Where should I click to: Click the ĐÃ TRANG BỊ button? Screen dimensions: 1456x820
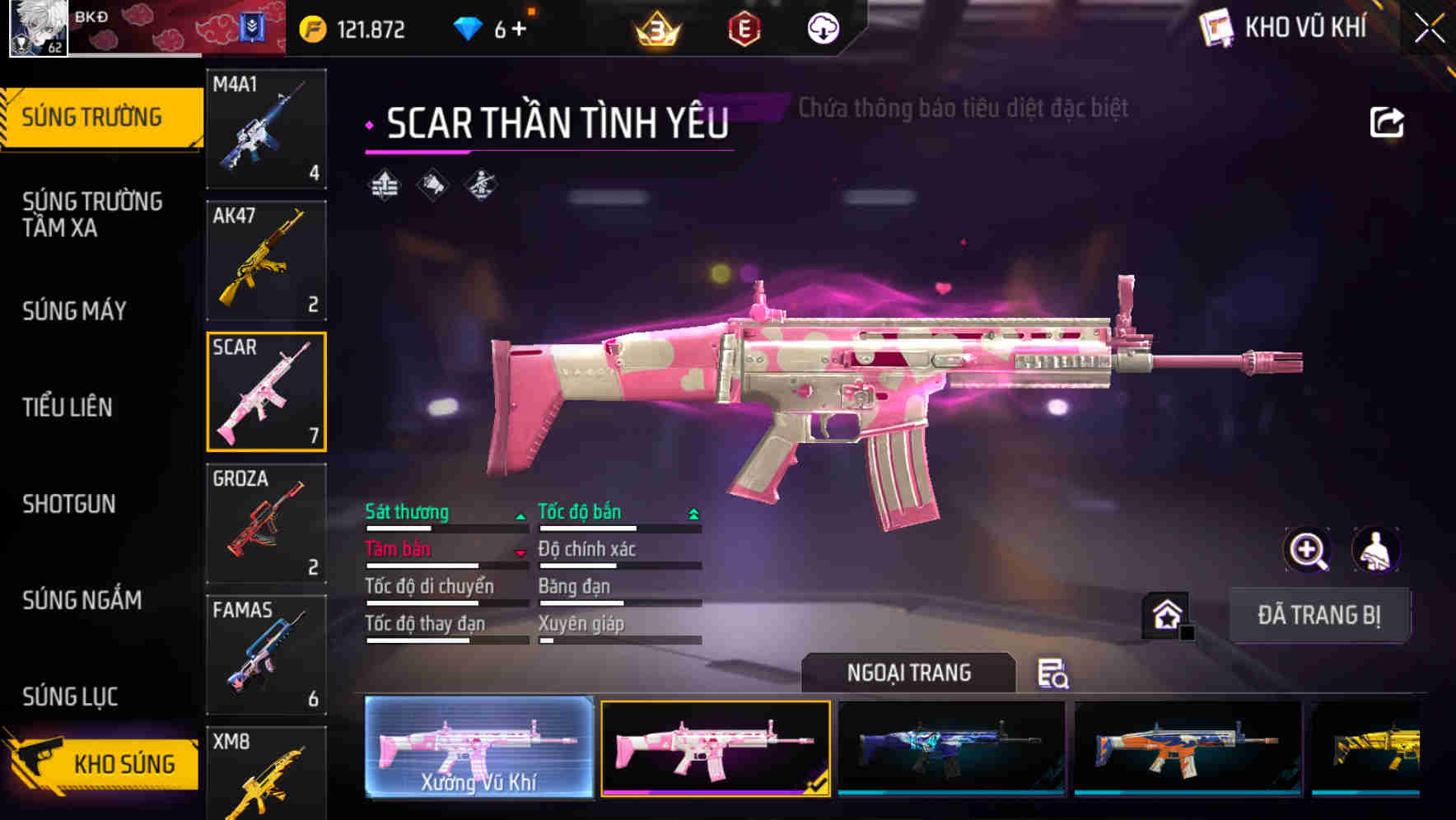coord(1321,613)
